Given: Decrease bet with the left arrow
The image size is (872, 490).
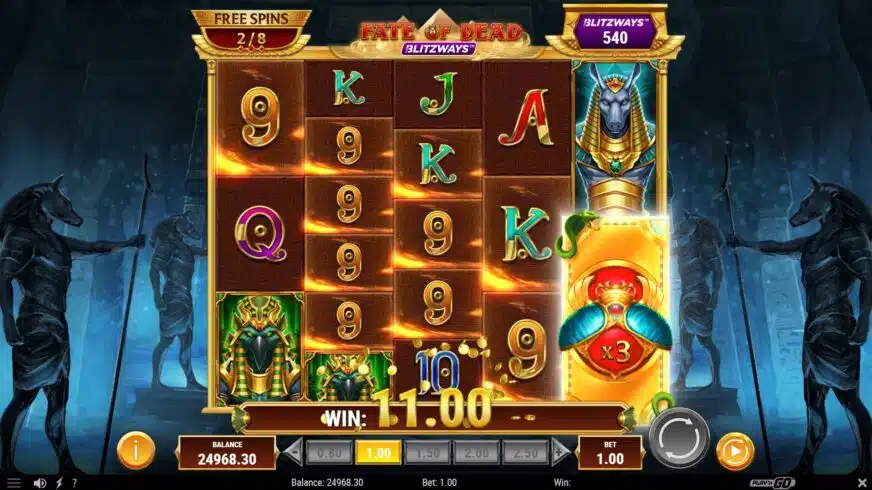Looking at the screenshot, I should pyautogui.click(x=293, y=452).
